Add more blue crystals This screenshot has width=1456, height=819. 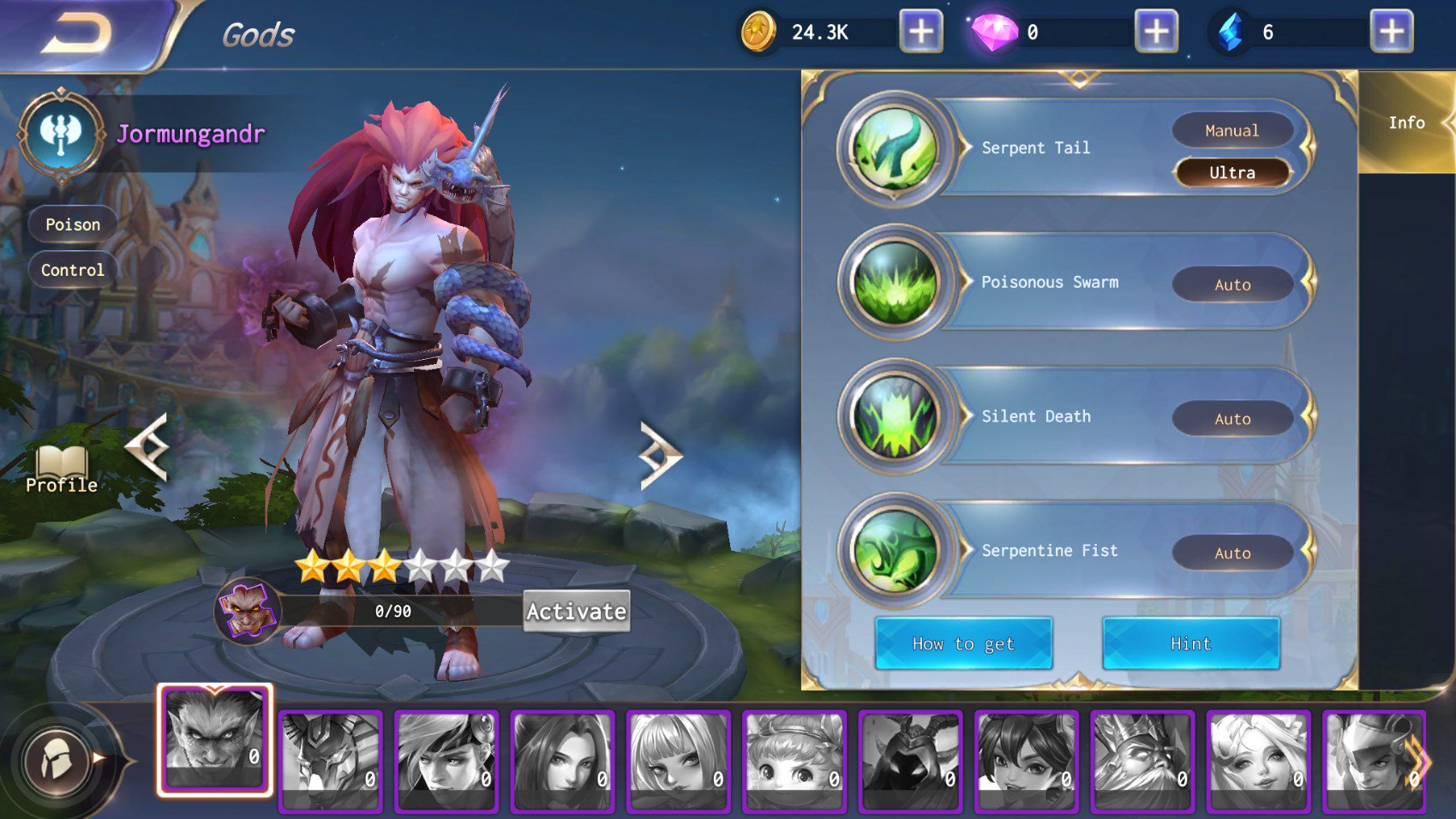(1391, 33)
